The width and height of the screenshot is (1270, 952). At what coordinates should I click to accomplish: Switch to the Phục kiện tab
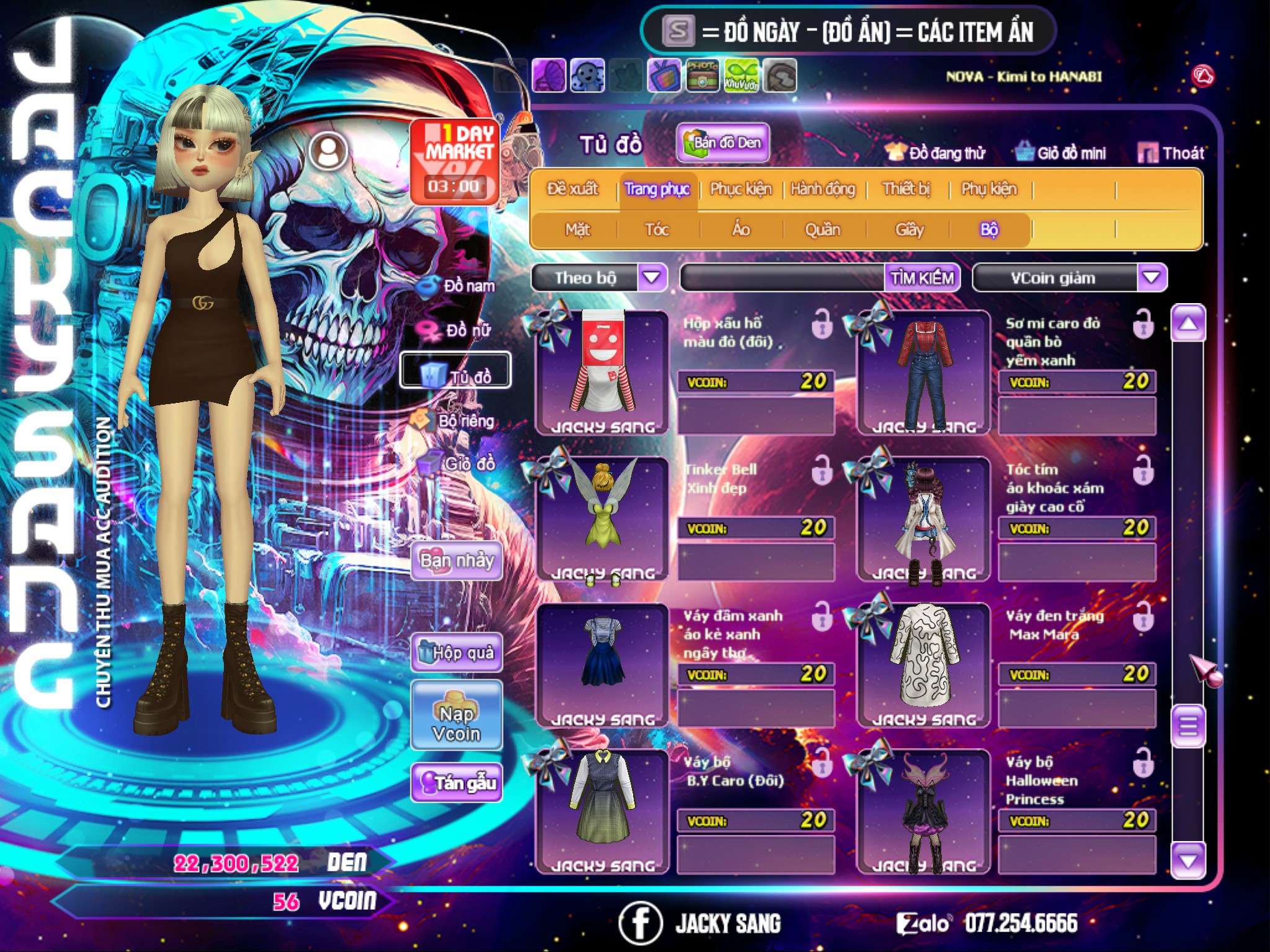tap(740, 189)
